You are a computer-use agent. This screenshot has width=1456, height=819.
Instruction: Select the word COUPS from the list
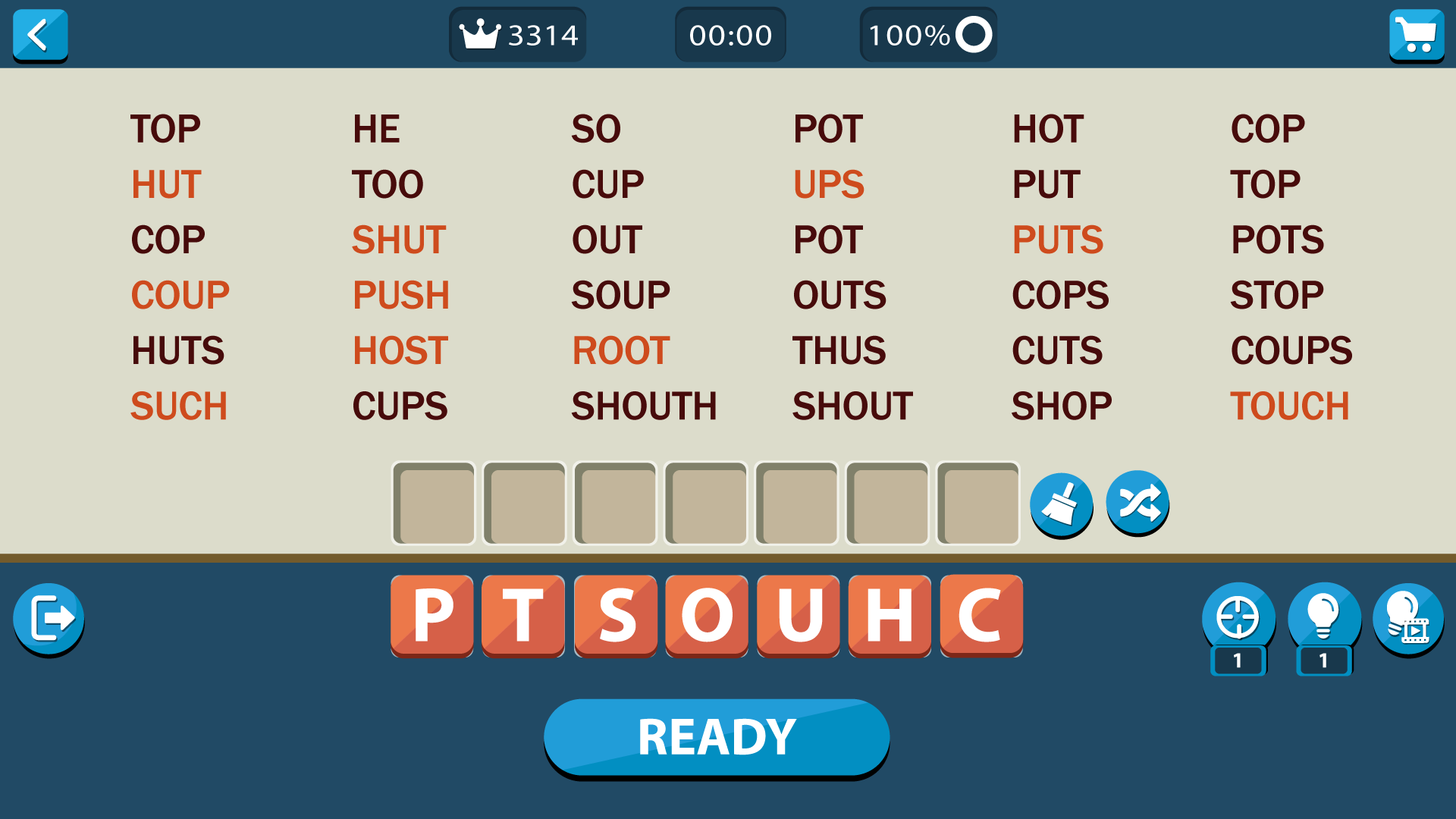pos(1291,350)
